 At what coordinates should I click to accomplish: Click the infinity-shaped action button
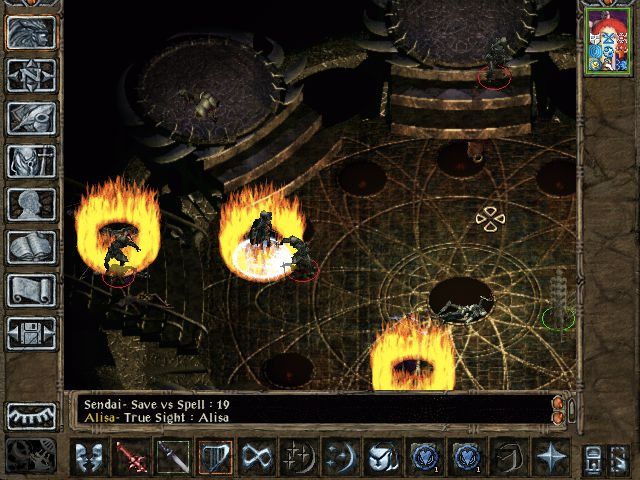click(257, 457)
